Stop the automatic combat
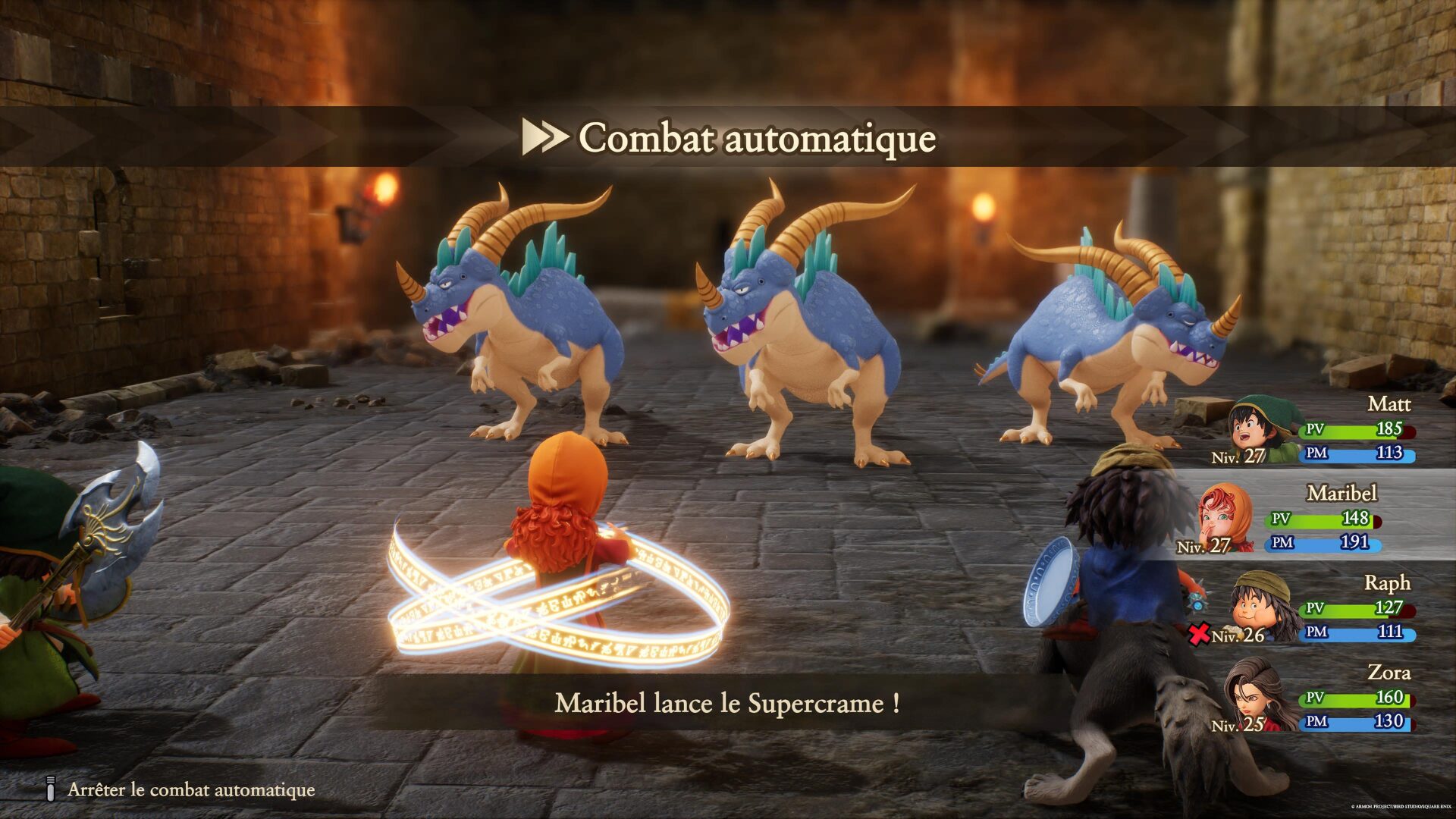The height and width of the screenshot is (819, 1456). (190, 789)
